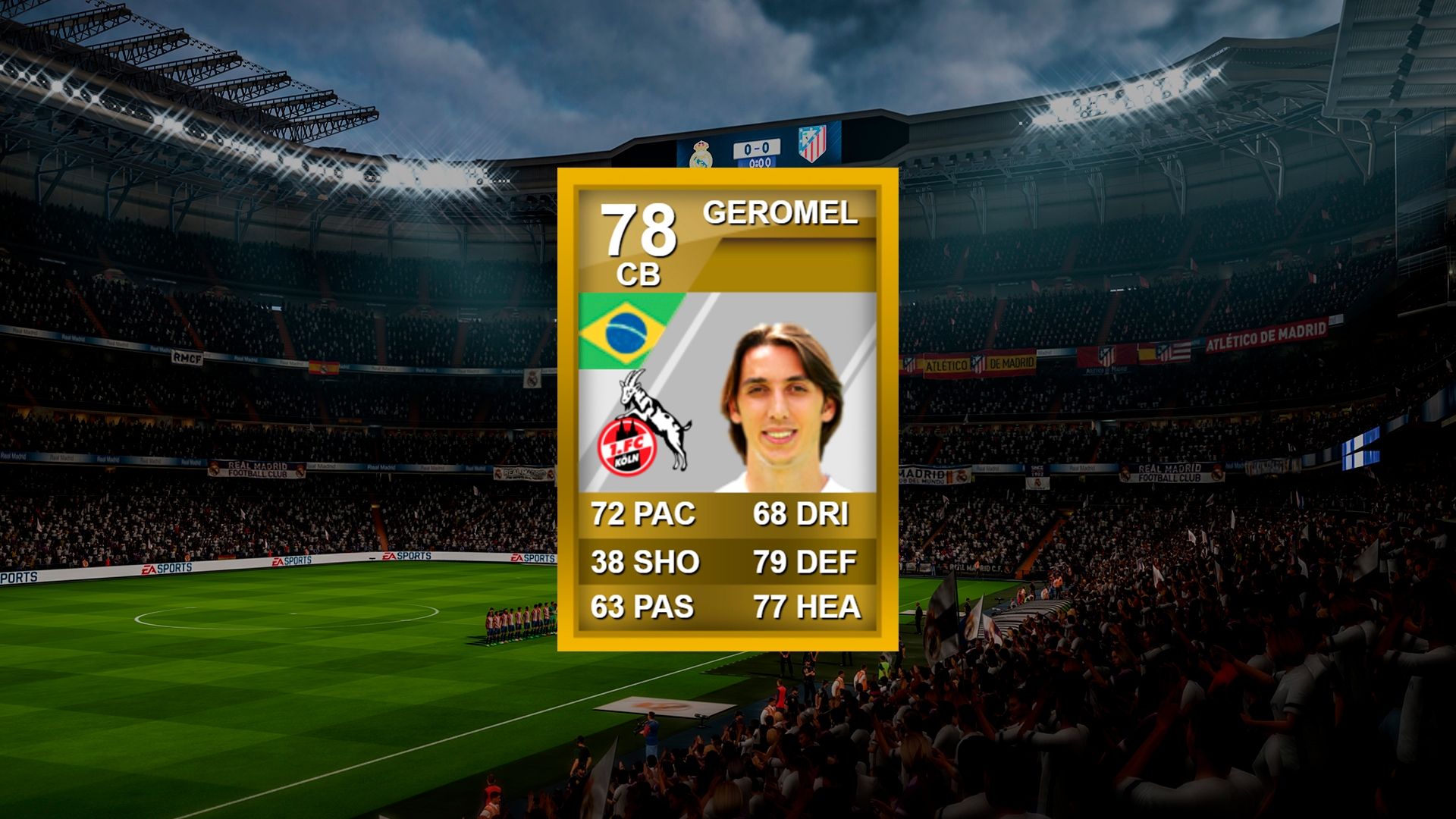Select the Real Madrid crest on scoreboard
This screenshot has width=1456, height=819.
point(701,155)
